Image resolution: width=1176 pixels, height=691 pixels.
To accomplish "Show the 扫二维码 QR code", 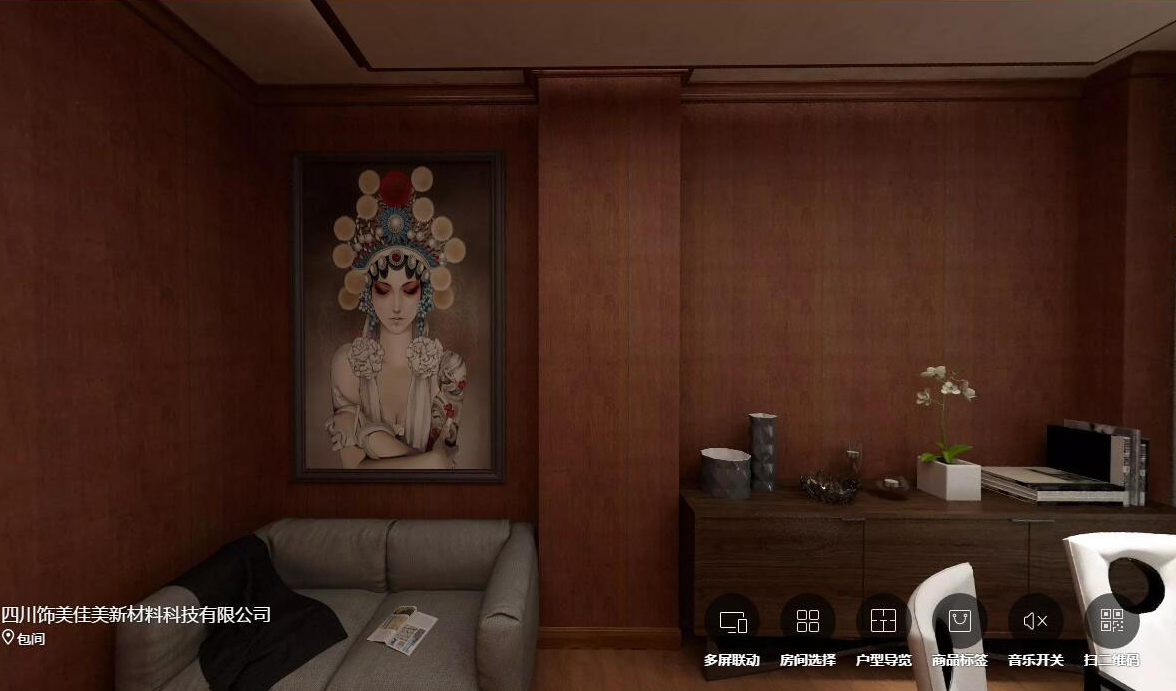I will click(x=1111, y=622).
